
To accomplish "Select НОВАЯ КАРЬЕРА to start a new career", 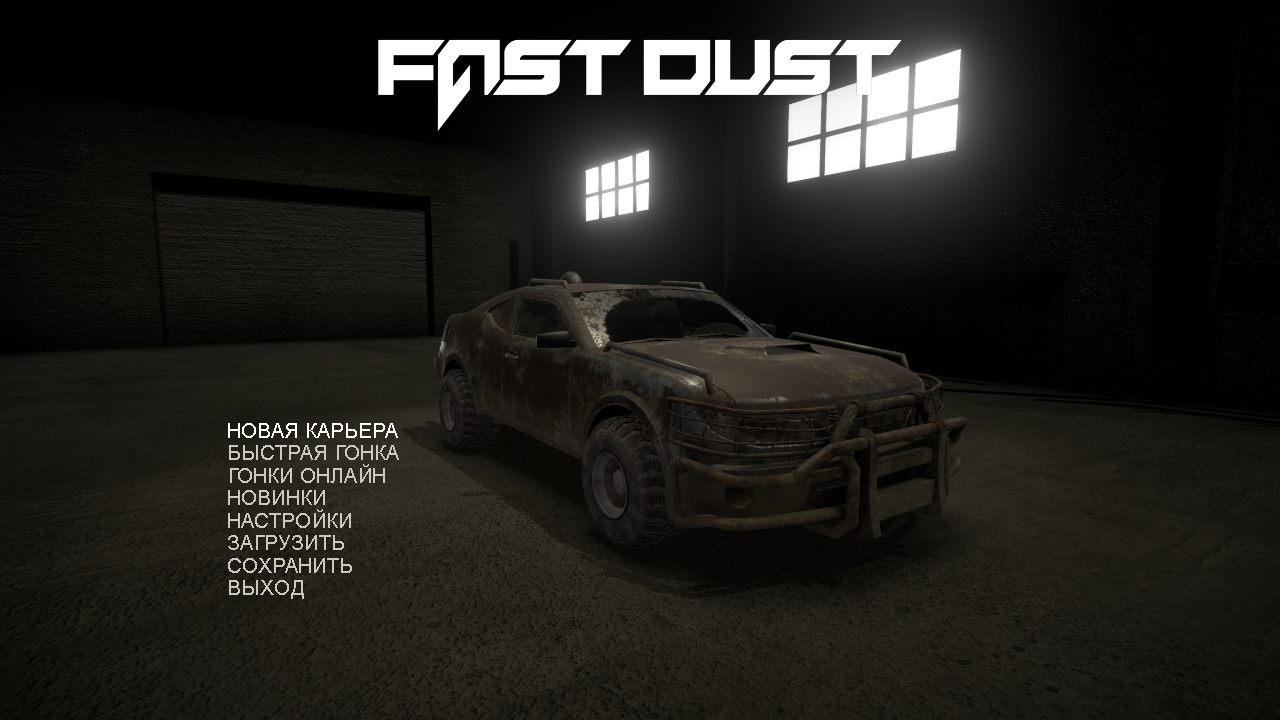I will tap(313, 428).
